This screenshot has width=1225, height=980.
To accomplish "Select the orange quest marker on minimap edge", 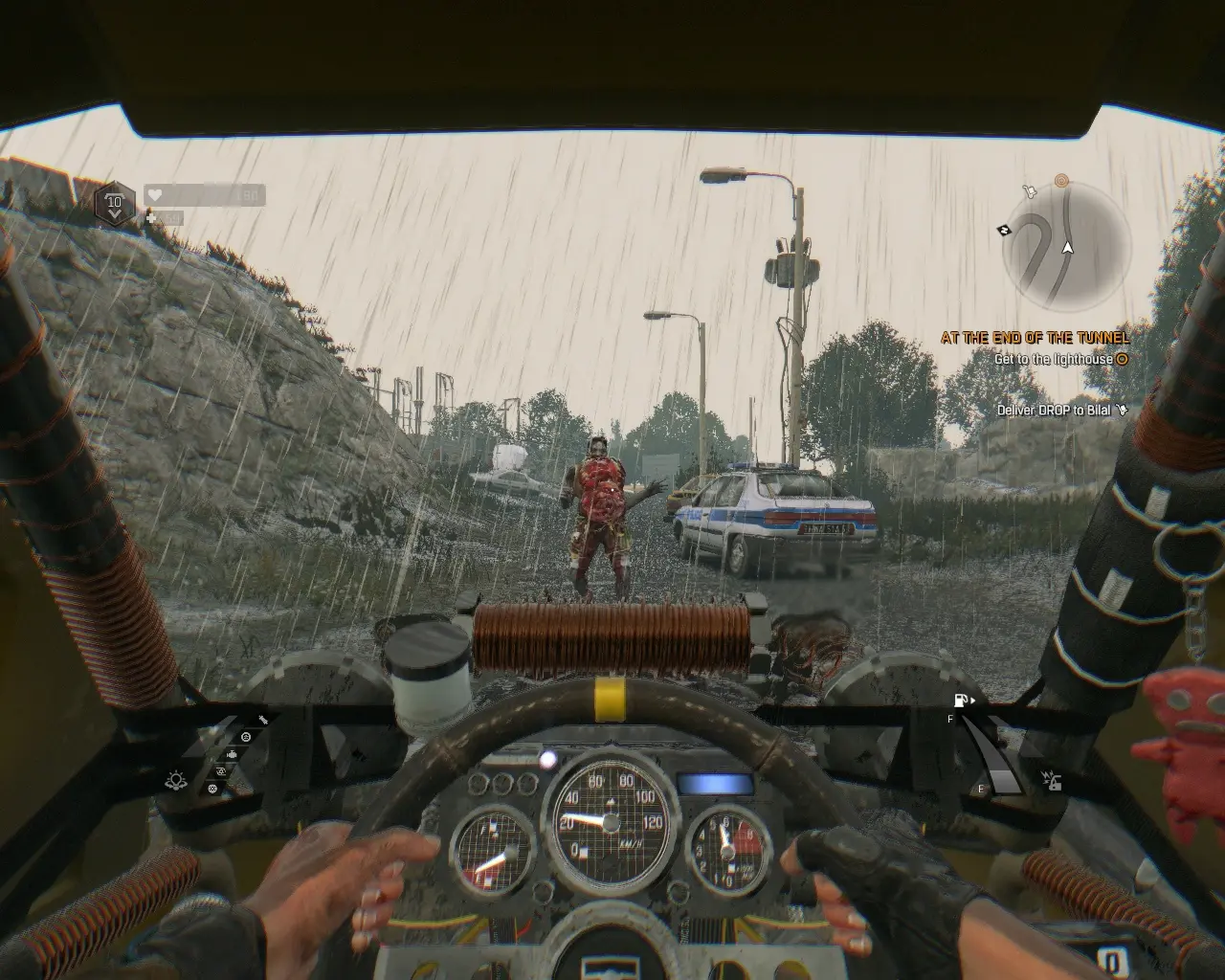I will point(1060,179).
